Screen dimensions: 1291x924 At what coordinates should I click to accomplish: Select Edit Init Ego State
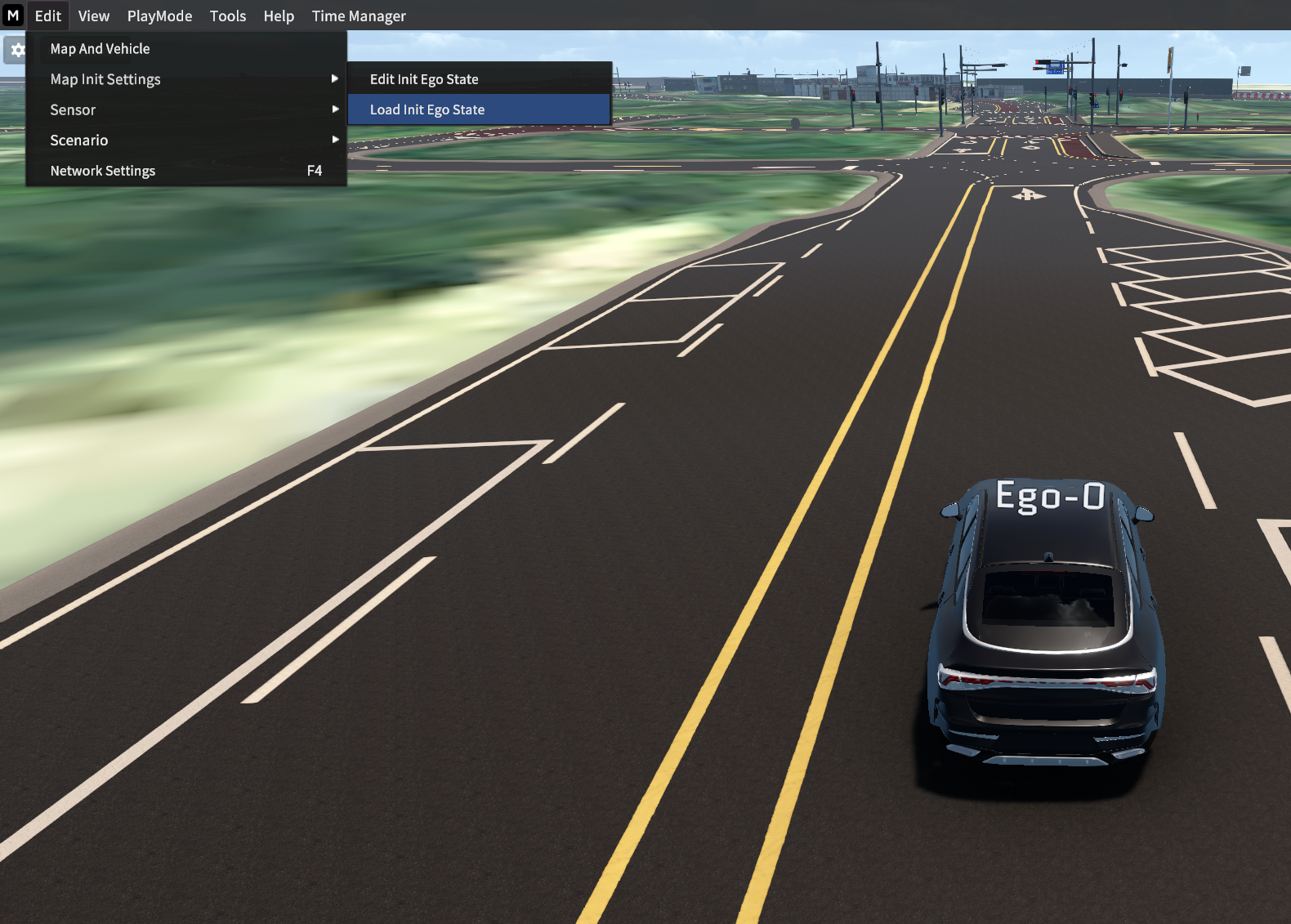pos(424,79)
